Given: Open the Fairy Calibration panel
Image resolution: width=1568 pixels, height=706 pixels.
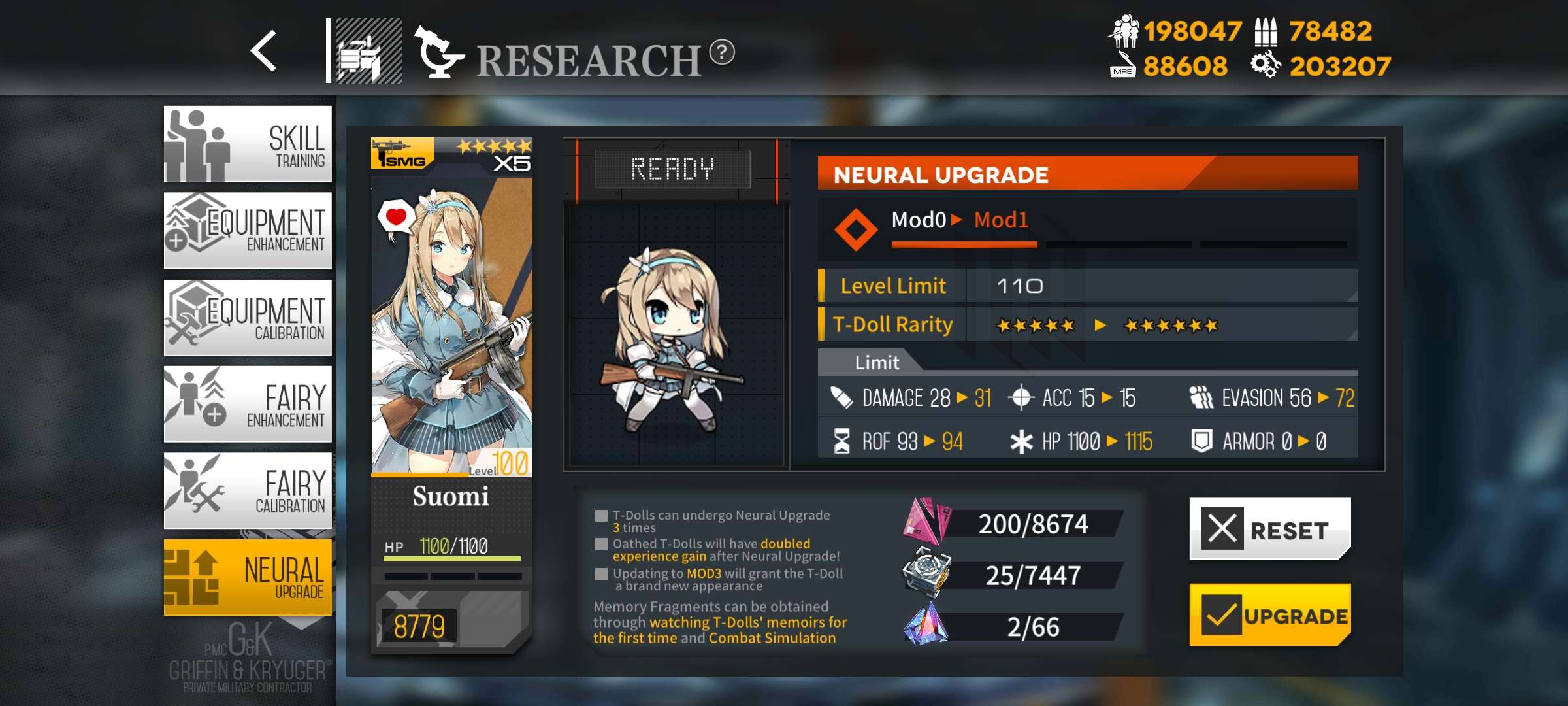Looking at the screenshot, I should 248,490.
